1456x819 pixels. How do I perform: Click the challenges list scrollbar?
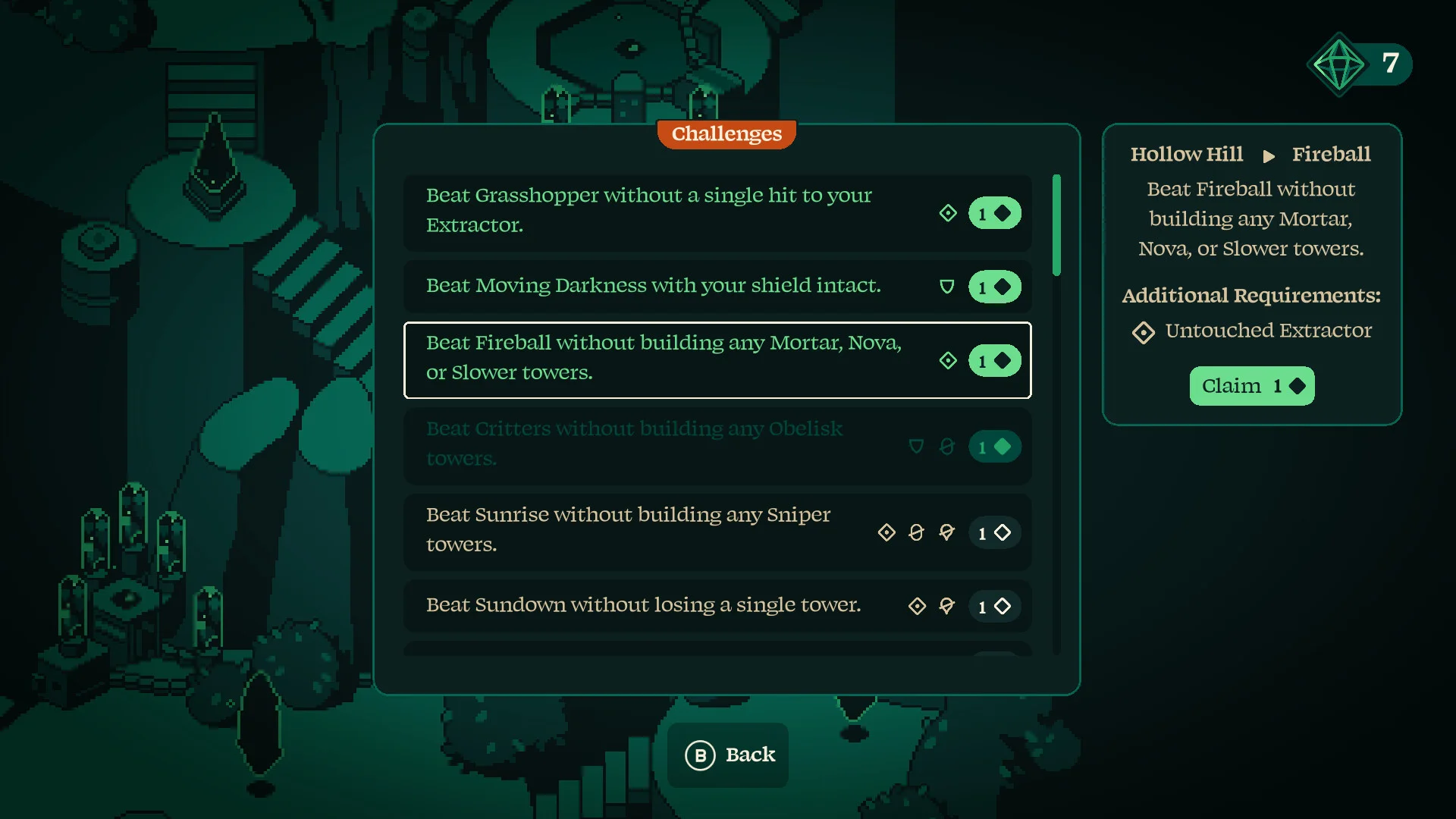click(1056, 226)
